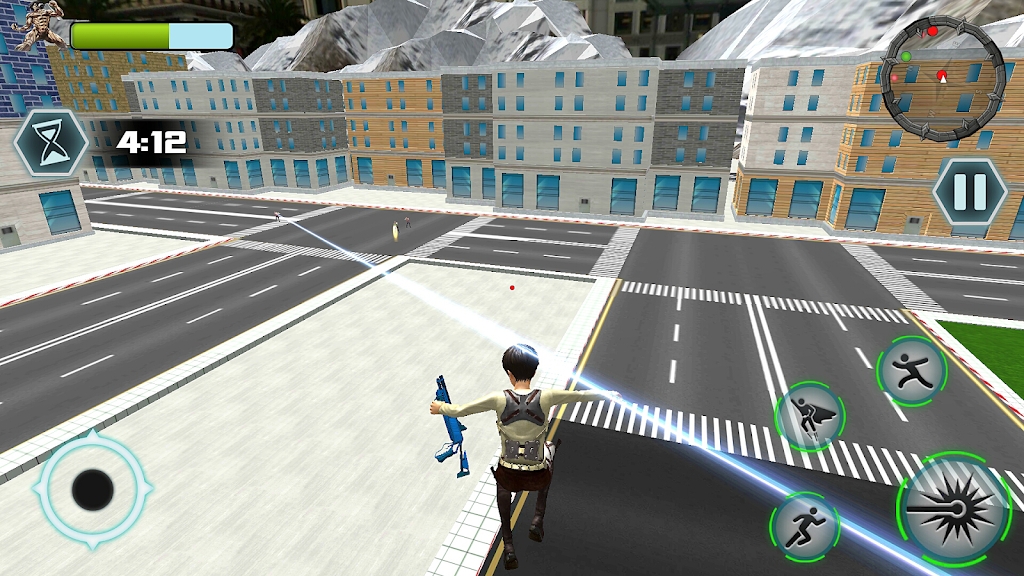Activate the running sprint button

point(805,525)
